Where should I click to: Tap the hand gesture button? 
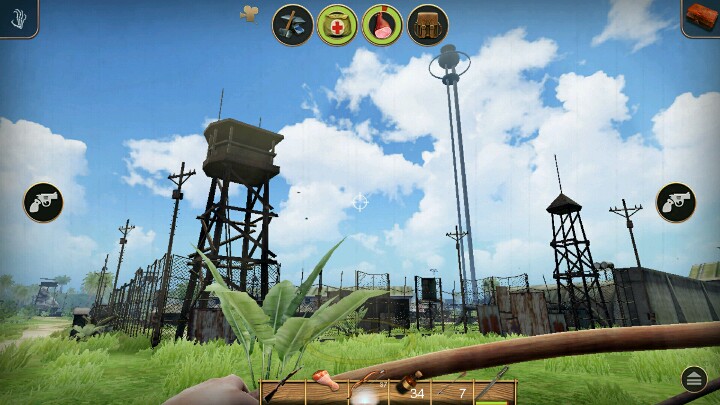click(17, 17)
